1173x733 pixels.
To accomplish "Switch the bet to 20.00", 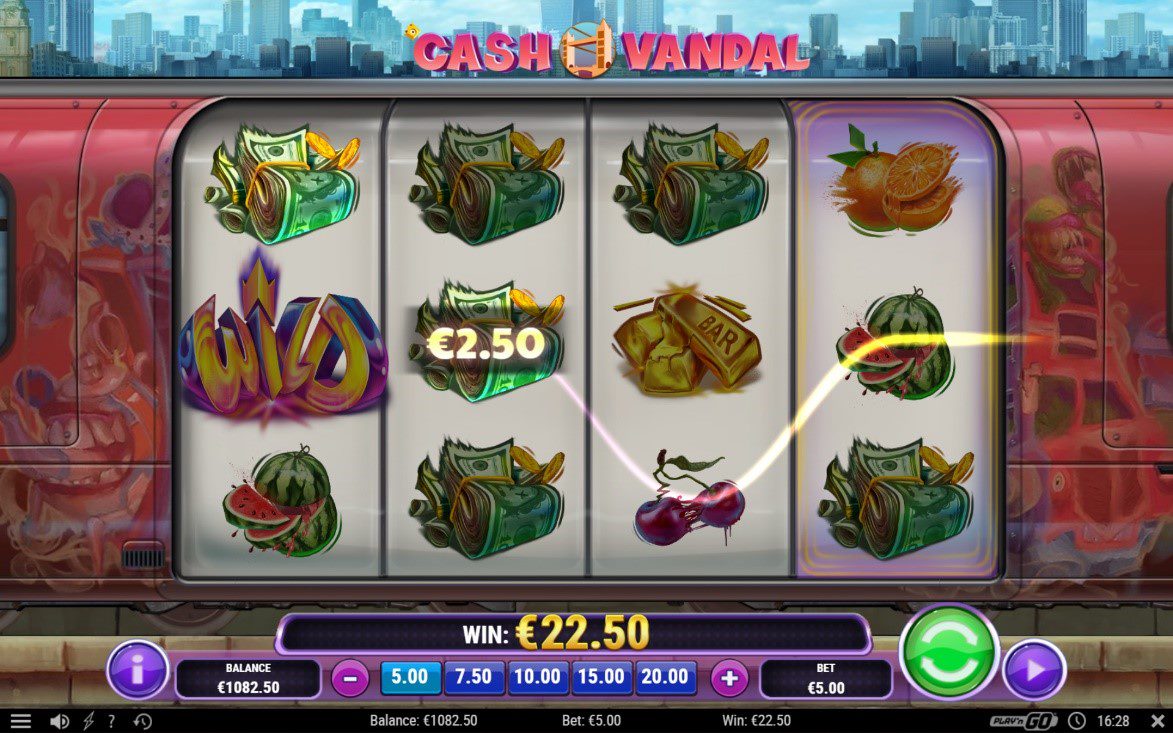I will coord(666,677).
